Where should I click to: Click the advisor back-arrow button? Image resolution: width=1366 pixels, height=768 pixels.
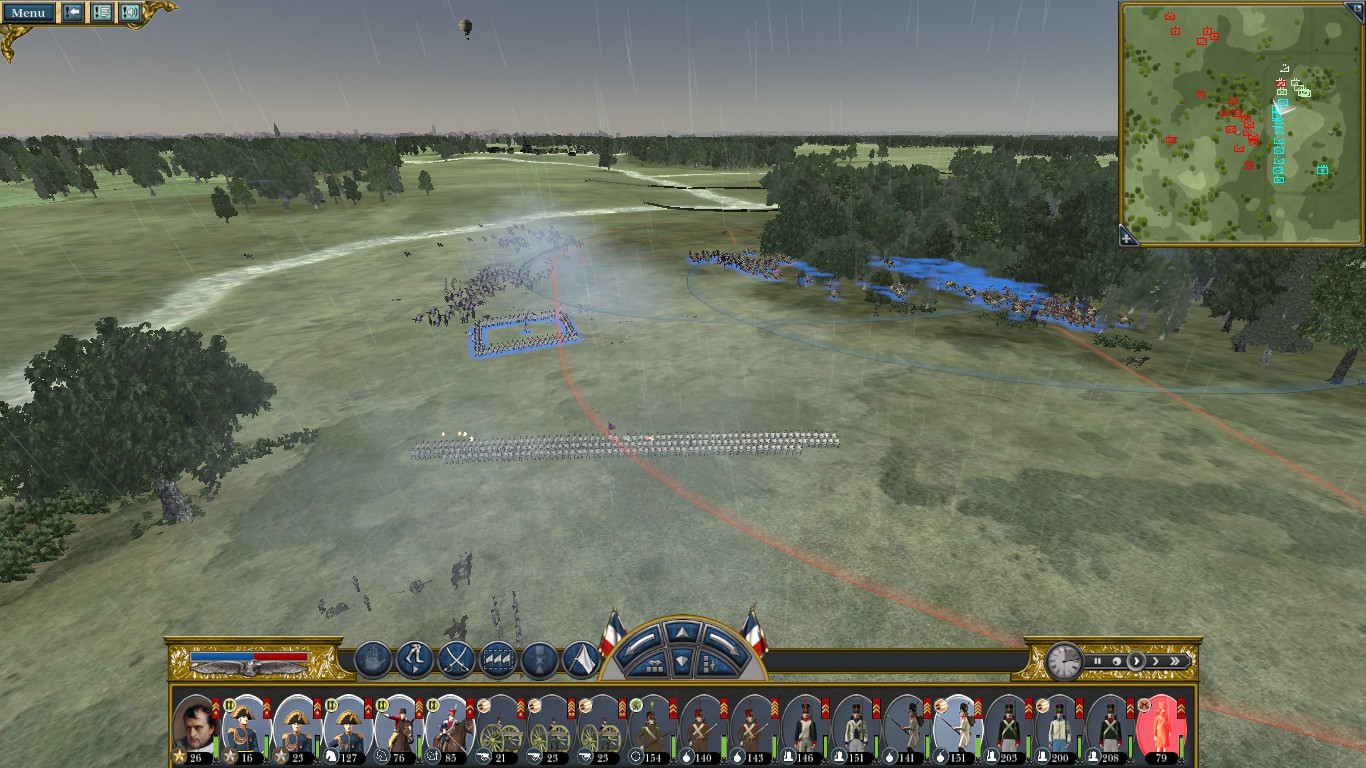coord(73,13)
